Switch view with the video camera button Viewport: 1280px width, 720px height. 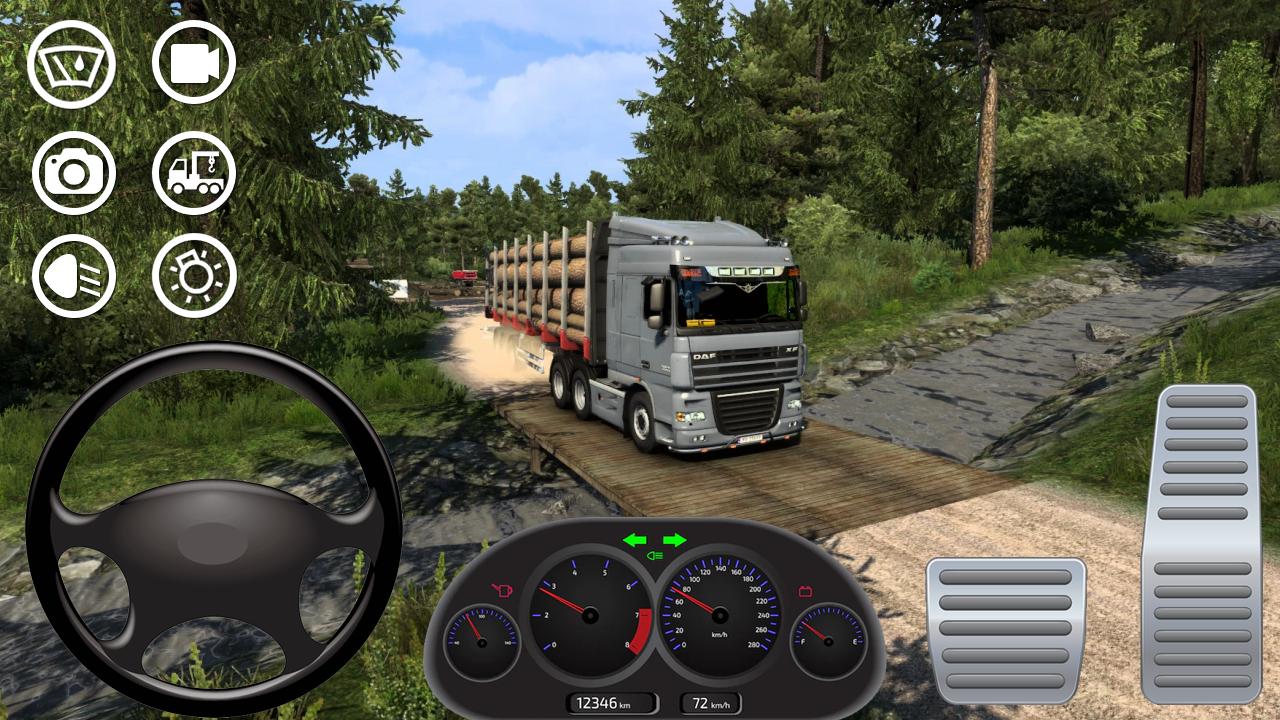pyautogui.click(x=194, y=63)
